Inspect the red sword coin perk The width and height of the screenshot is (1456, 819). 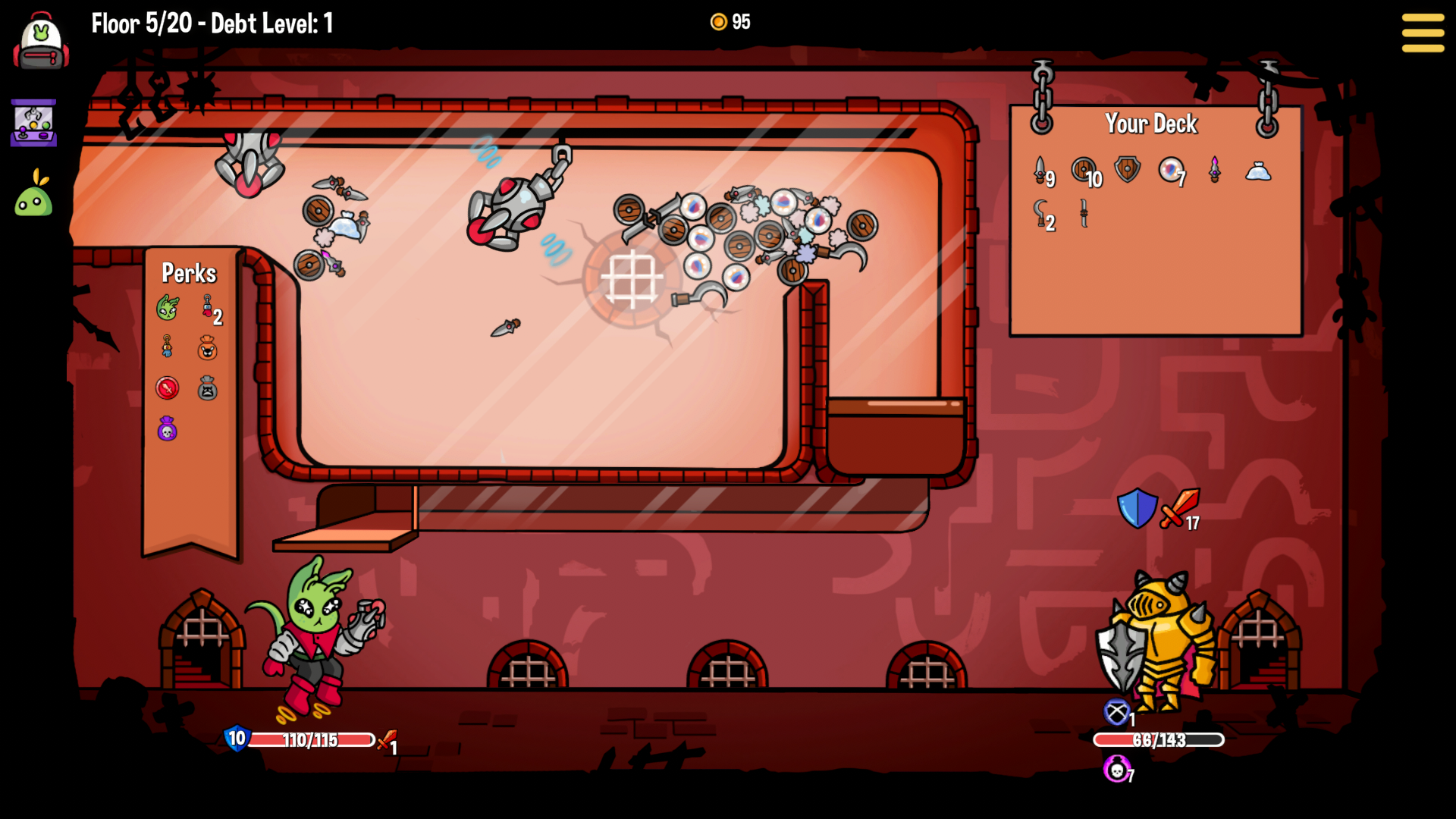pyautogui.click(x=167, y=388)
